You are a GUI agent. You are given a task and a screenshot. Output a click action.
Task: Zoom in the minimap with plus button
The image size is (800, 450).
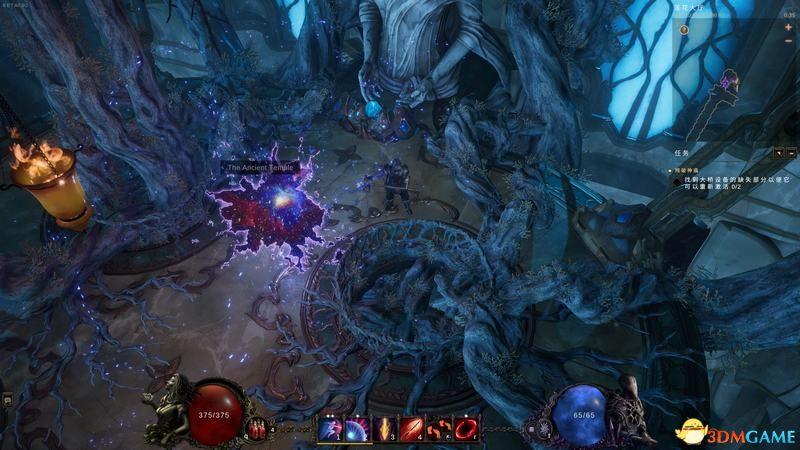(787, 28)
